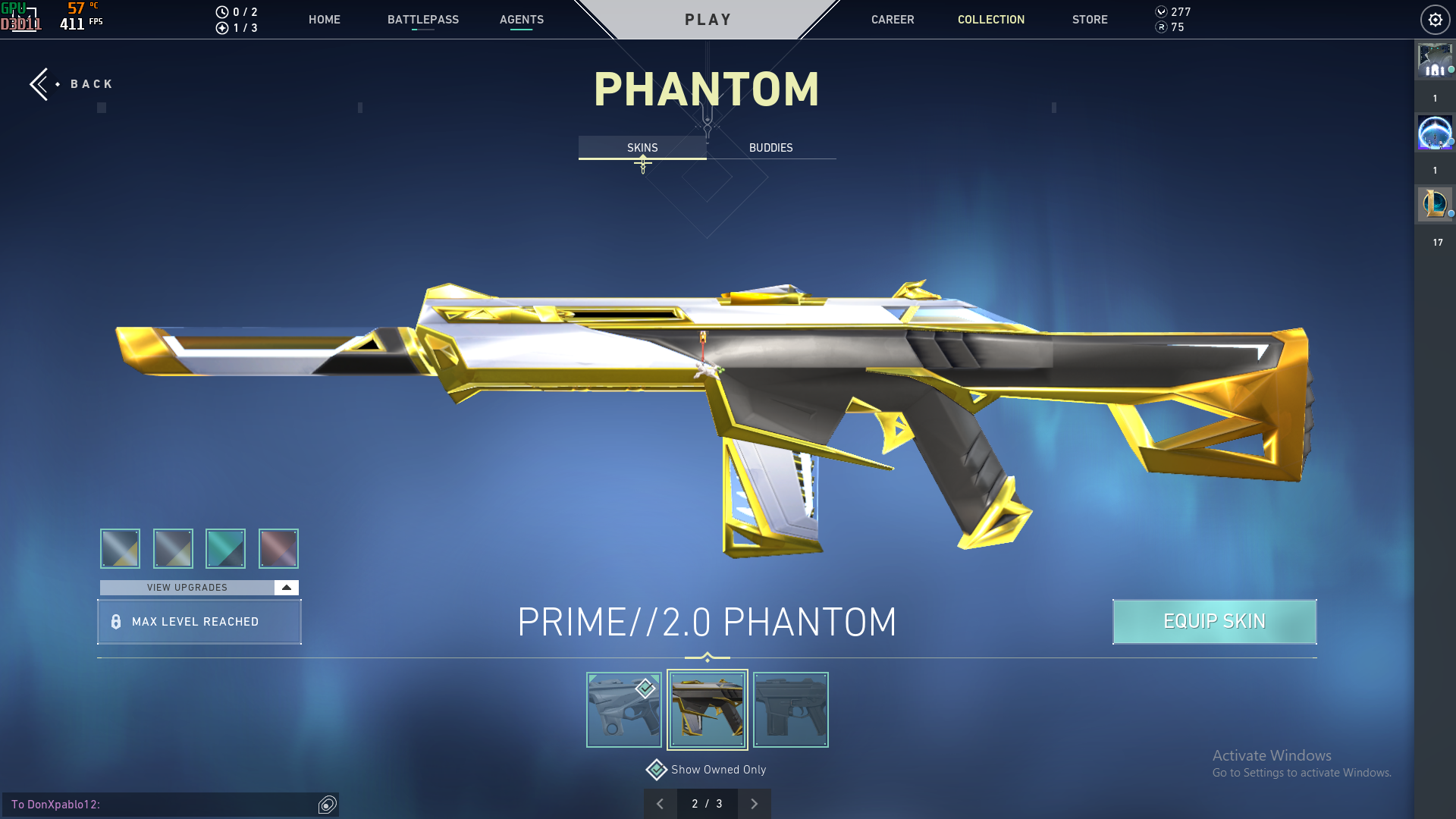Select the teal color variant swatch
This screenshot has width=1456, height=819.
point(225,548)
